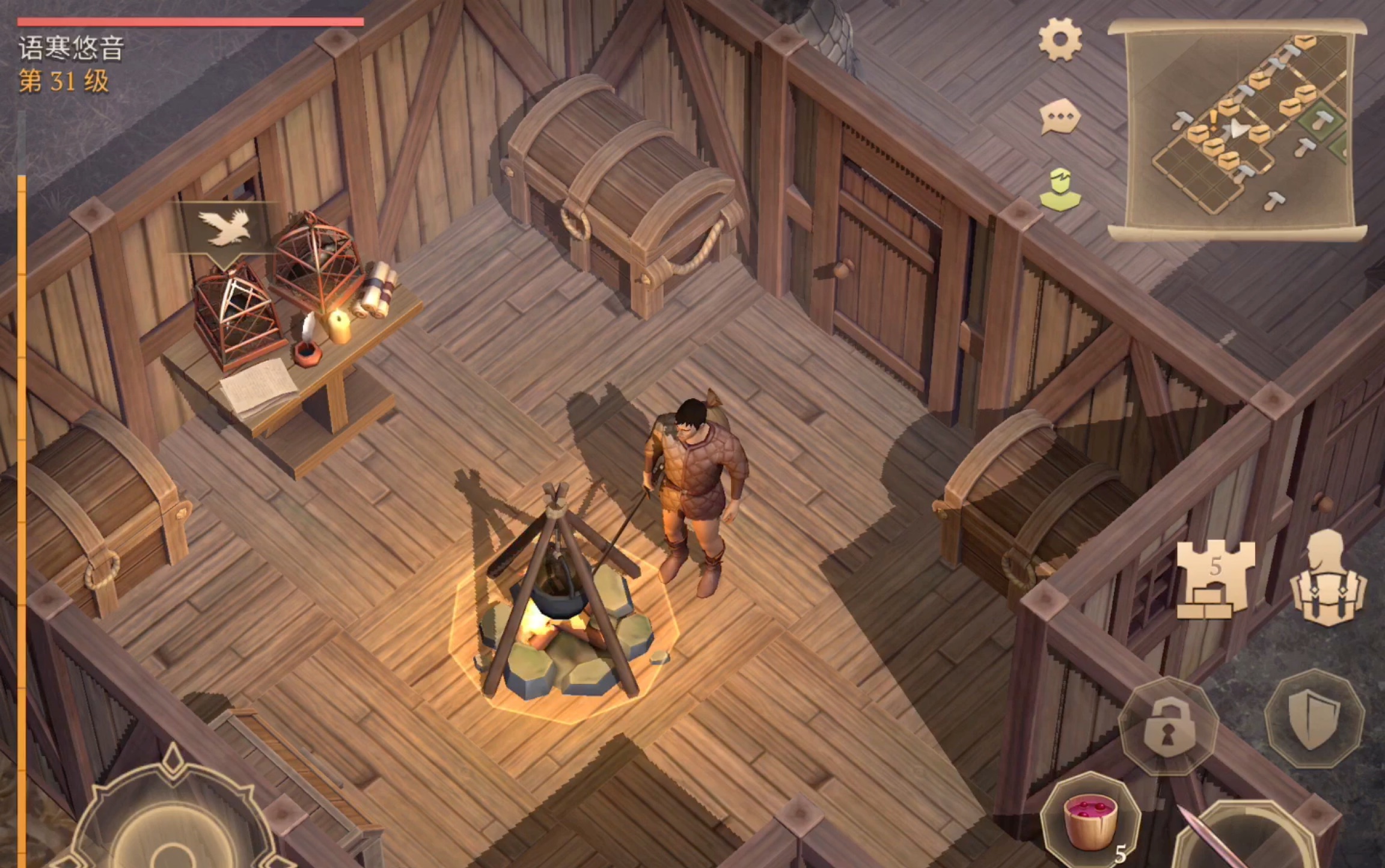This screenshot has height=868, width=1385.
Task: Open the settings gear menu
Action: (x=1060, y=40)
